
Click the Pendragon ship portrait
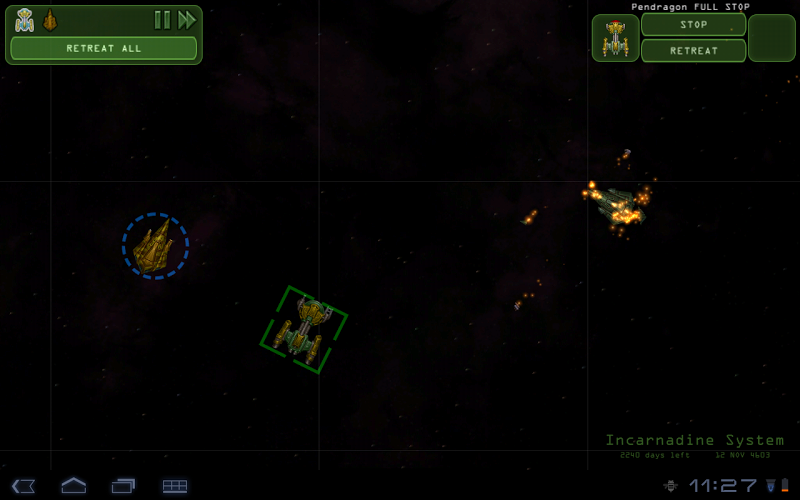pos(615,39)
